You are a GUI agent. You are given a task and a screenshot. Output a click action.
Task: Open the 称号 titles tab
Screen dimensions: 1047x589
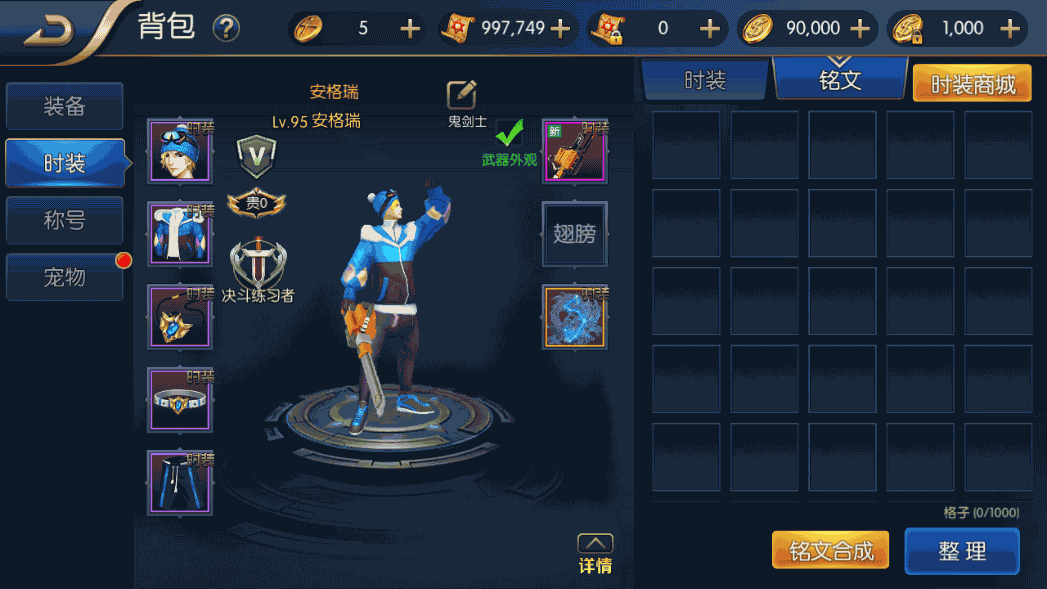[x=64, y=220]
